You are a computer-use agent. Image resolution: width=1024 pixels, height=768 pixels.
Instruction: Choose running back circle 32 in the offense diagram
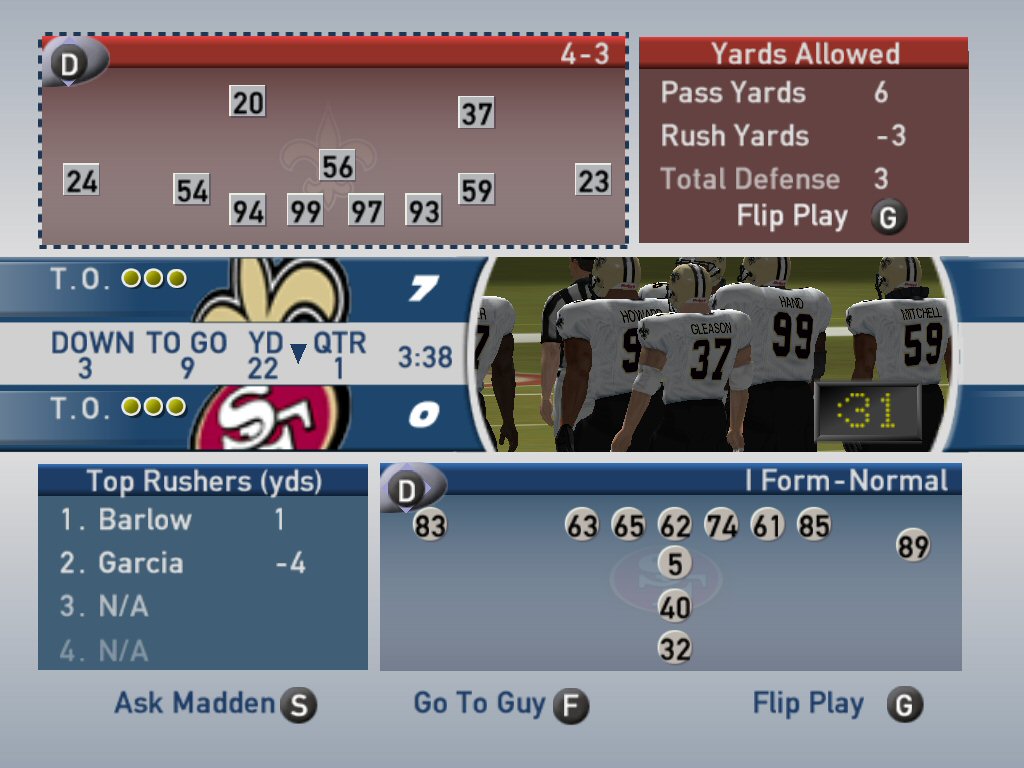(x=675, y=649)
